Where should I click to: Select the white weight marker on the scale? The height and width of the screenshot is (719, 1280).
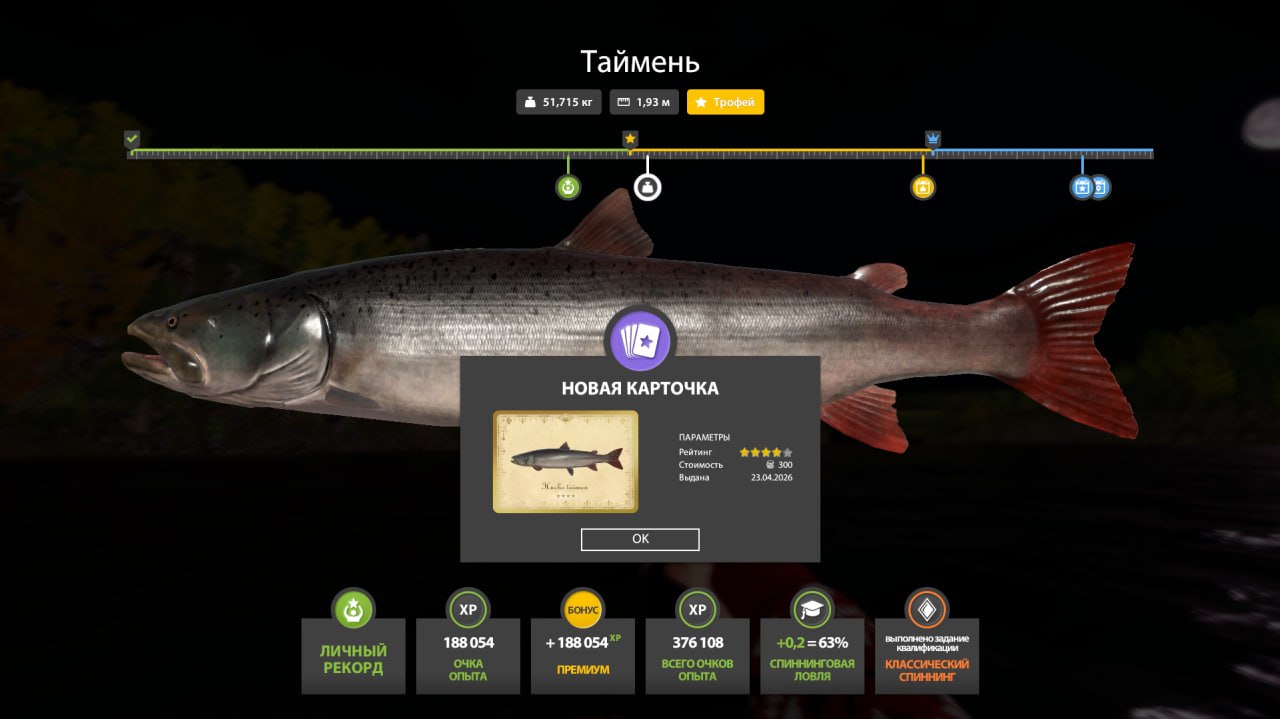click(648, 187)
